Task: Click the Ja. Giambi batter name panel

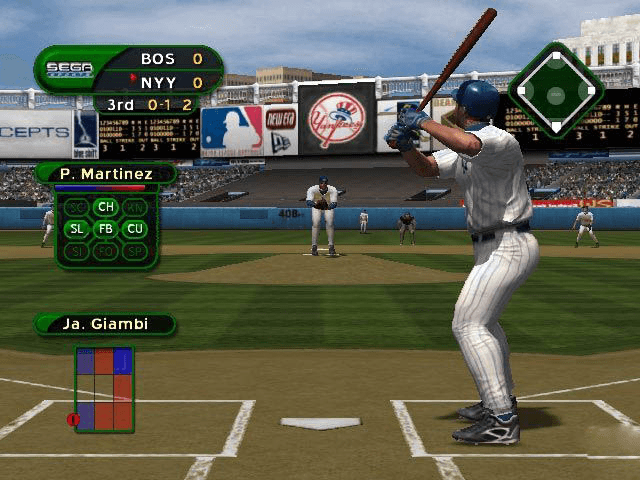Action: (x=104, y=324)
